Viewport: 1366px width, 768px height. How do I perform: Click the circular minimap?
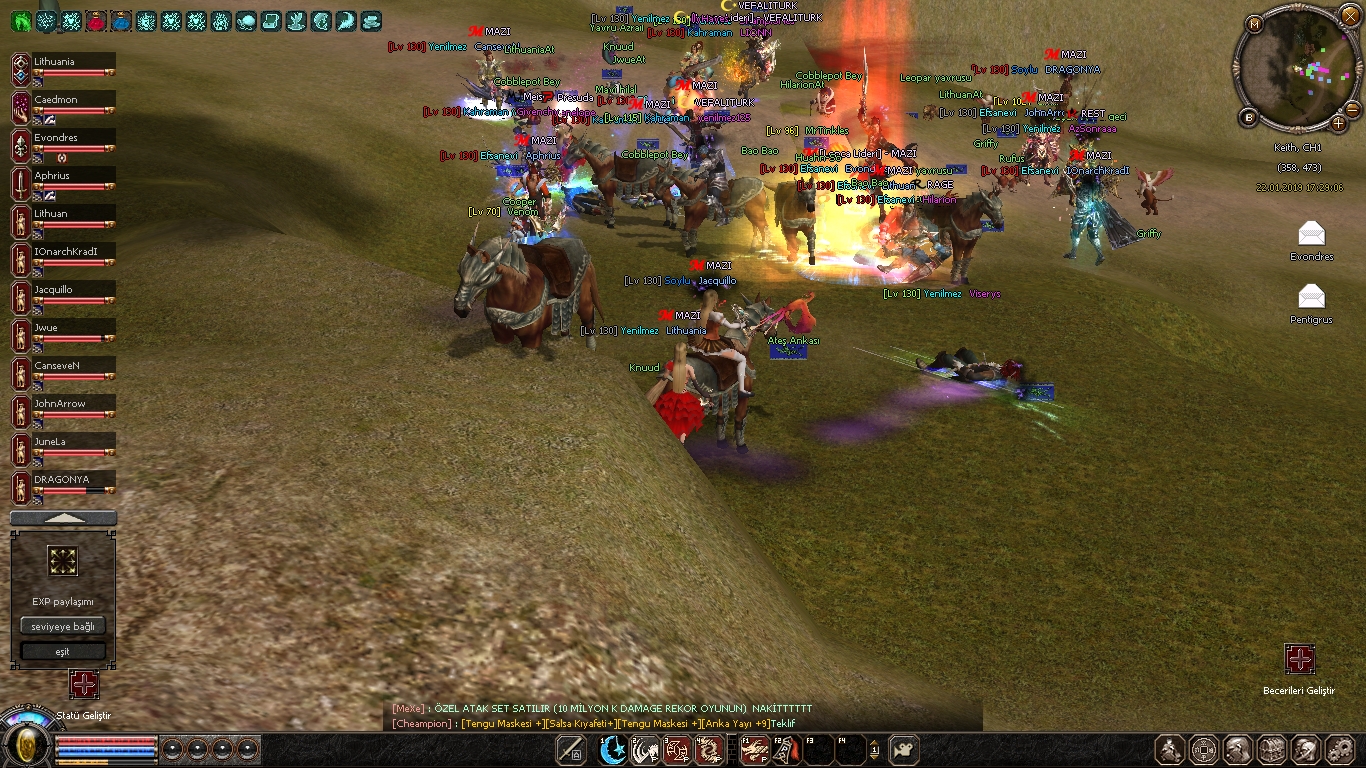(x=1296, y=72)
